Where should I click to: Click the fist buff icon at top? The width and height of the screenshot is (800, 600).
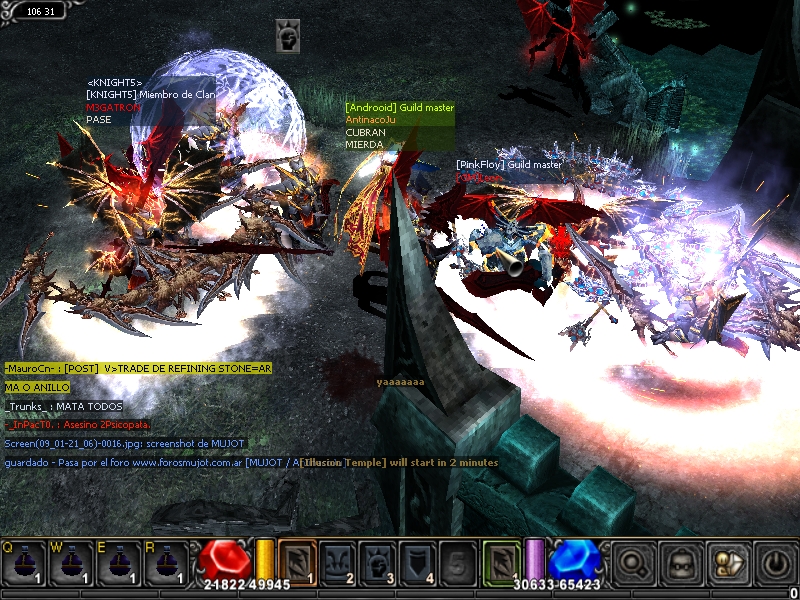coord(288,38)
